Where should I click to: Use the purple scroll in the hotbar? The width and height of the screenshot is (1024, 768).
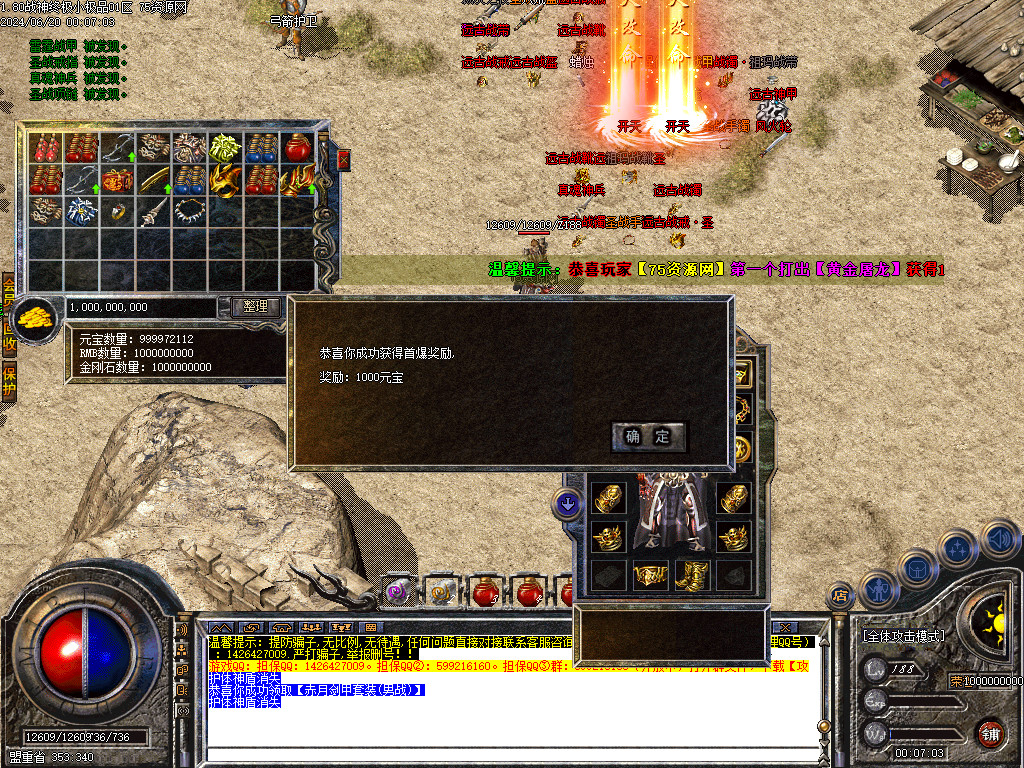coord(398,592)
